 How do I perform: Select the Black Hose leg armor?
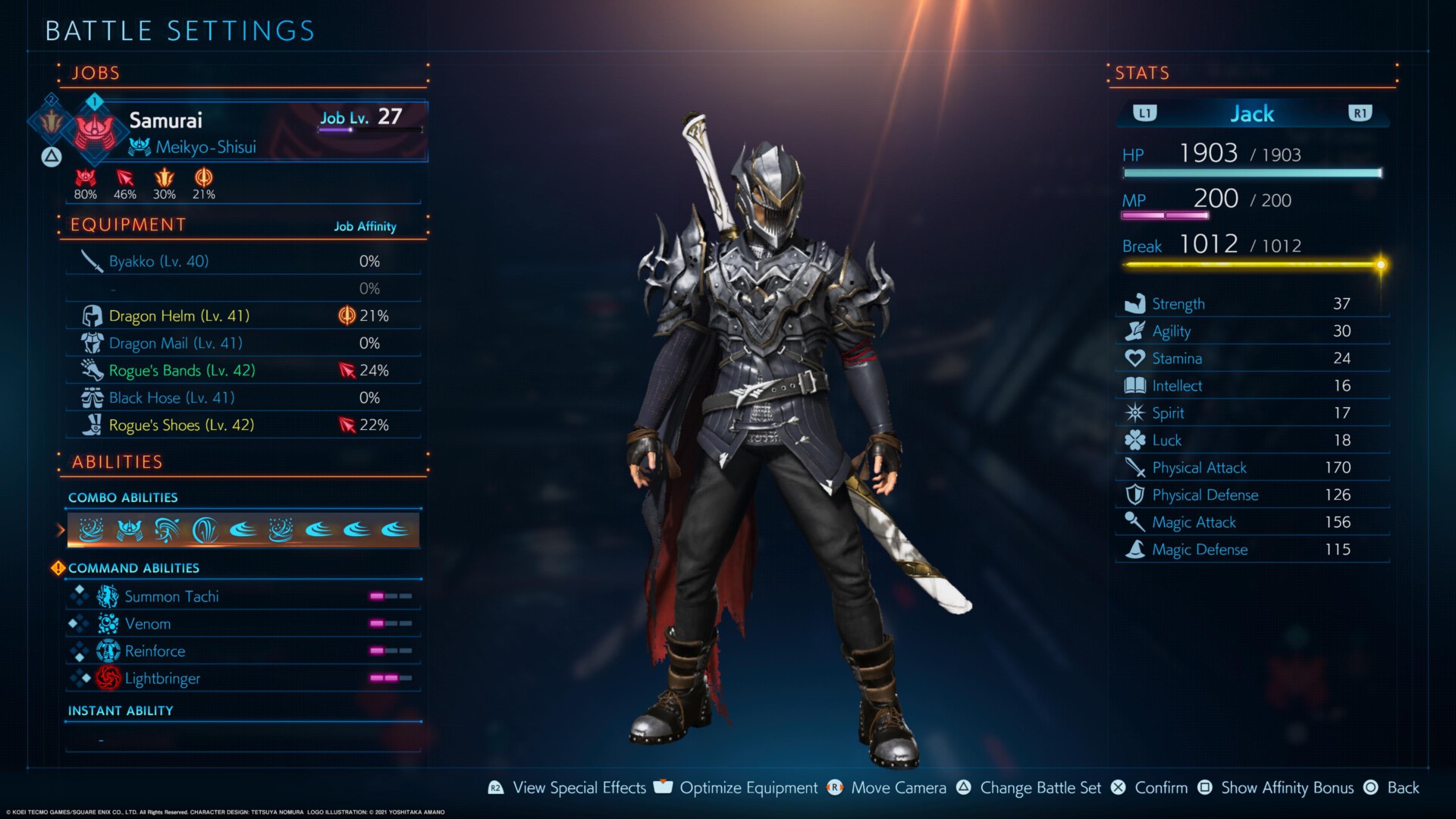click(243, 398)
